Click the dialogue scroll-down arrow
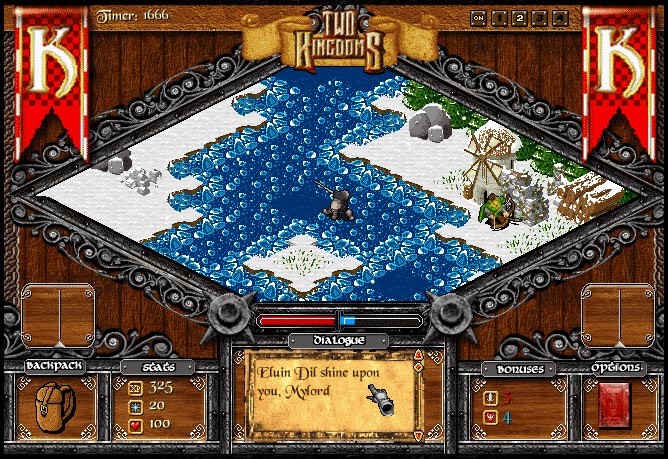Image resolution: width=668 pixels, height=459 pixels. pyautogui.click(x=418, y=436)
